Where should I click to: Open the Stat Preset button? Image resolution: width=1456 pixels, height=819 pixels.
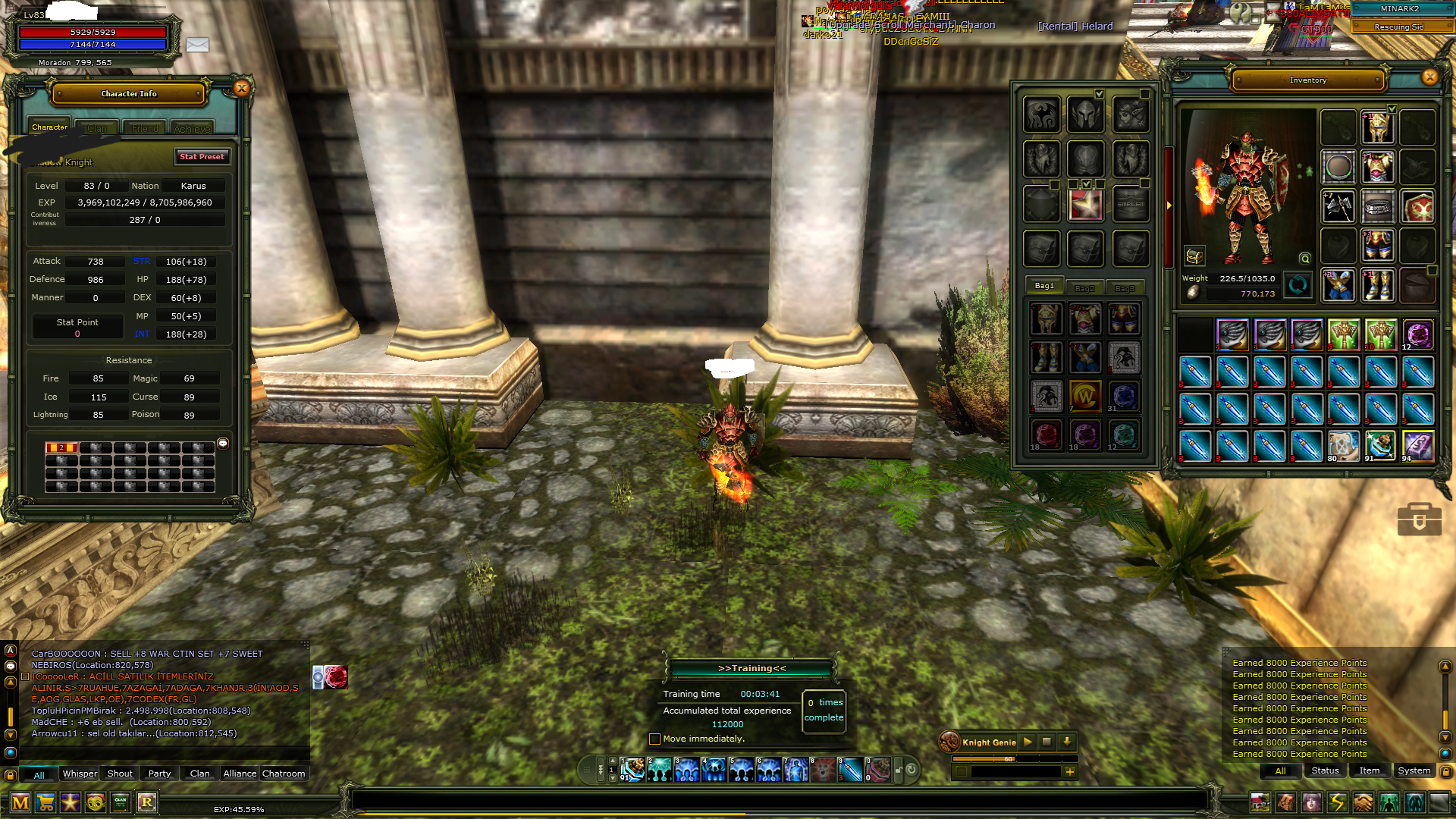[x=202, y=157]
